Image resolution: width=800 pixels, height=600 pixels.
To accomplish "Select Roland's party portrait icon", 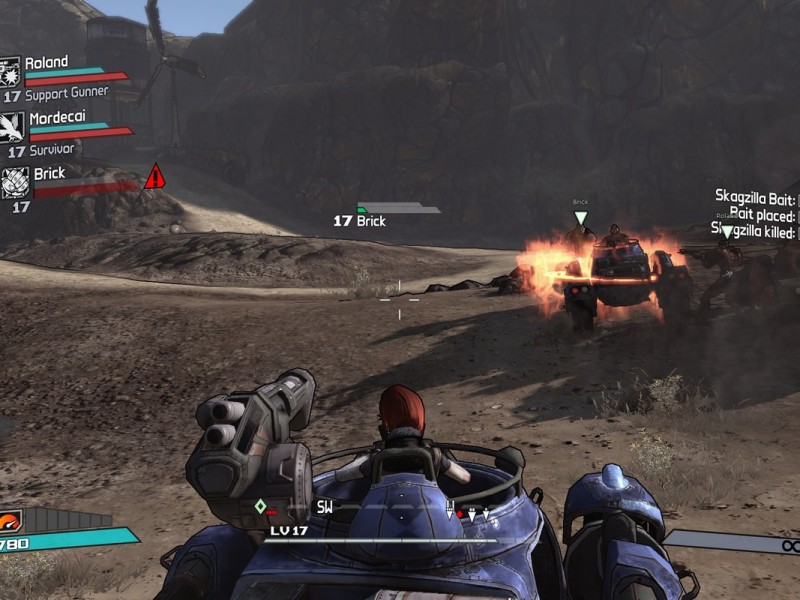I will tap(11, 72).
